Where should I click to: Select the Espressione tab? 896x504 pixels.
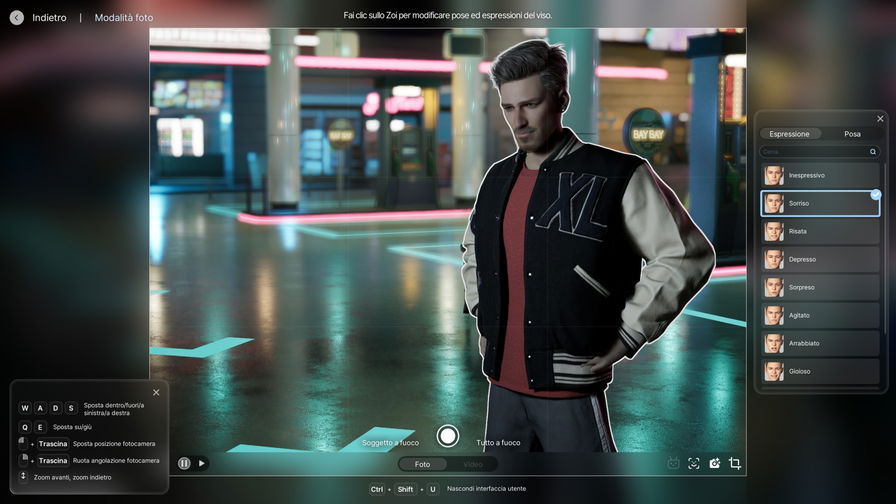790,134
